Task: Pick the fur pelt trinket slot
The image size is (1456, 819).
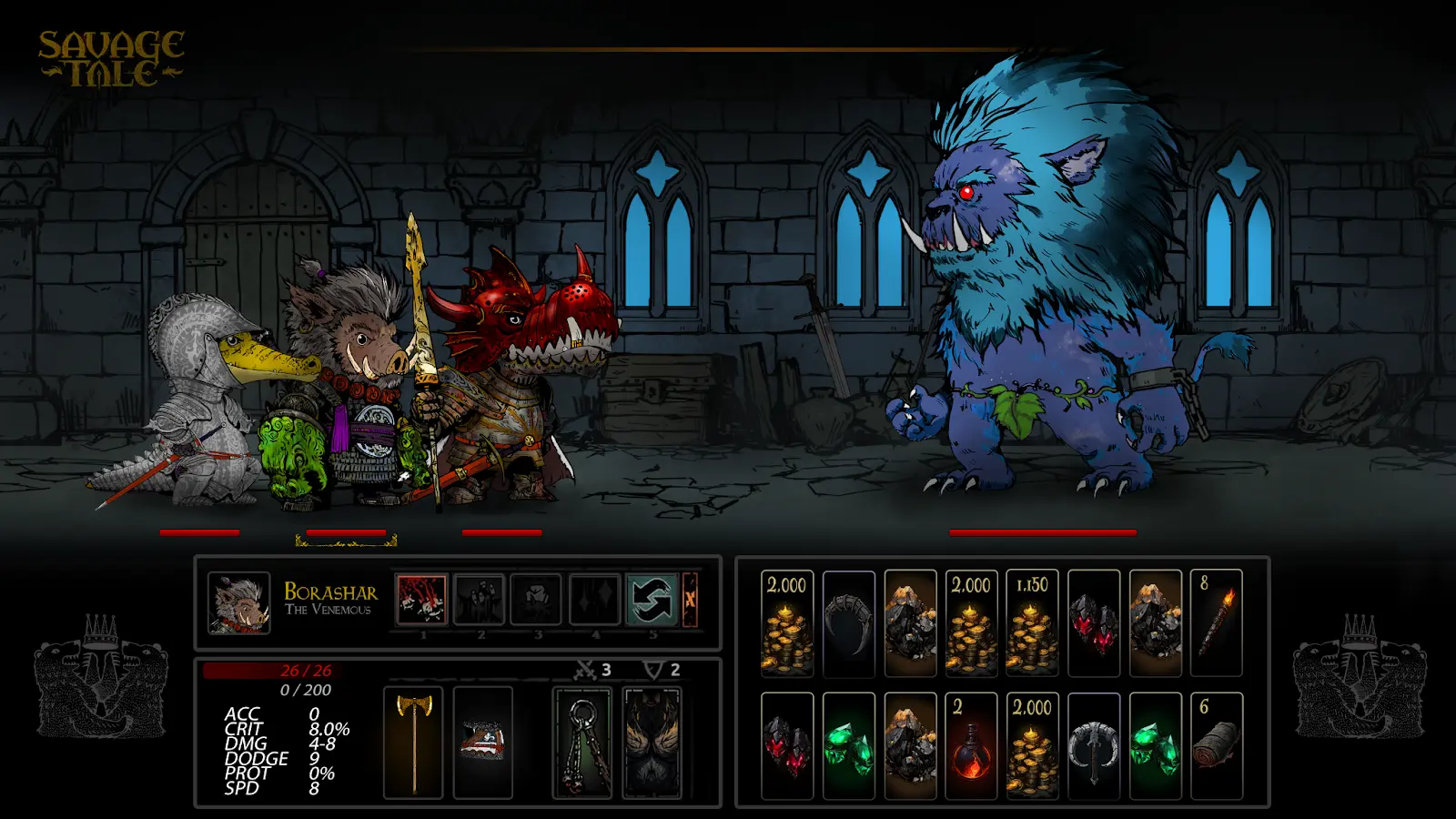Action: [652, 743]
